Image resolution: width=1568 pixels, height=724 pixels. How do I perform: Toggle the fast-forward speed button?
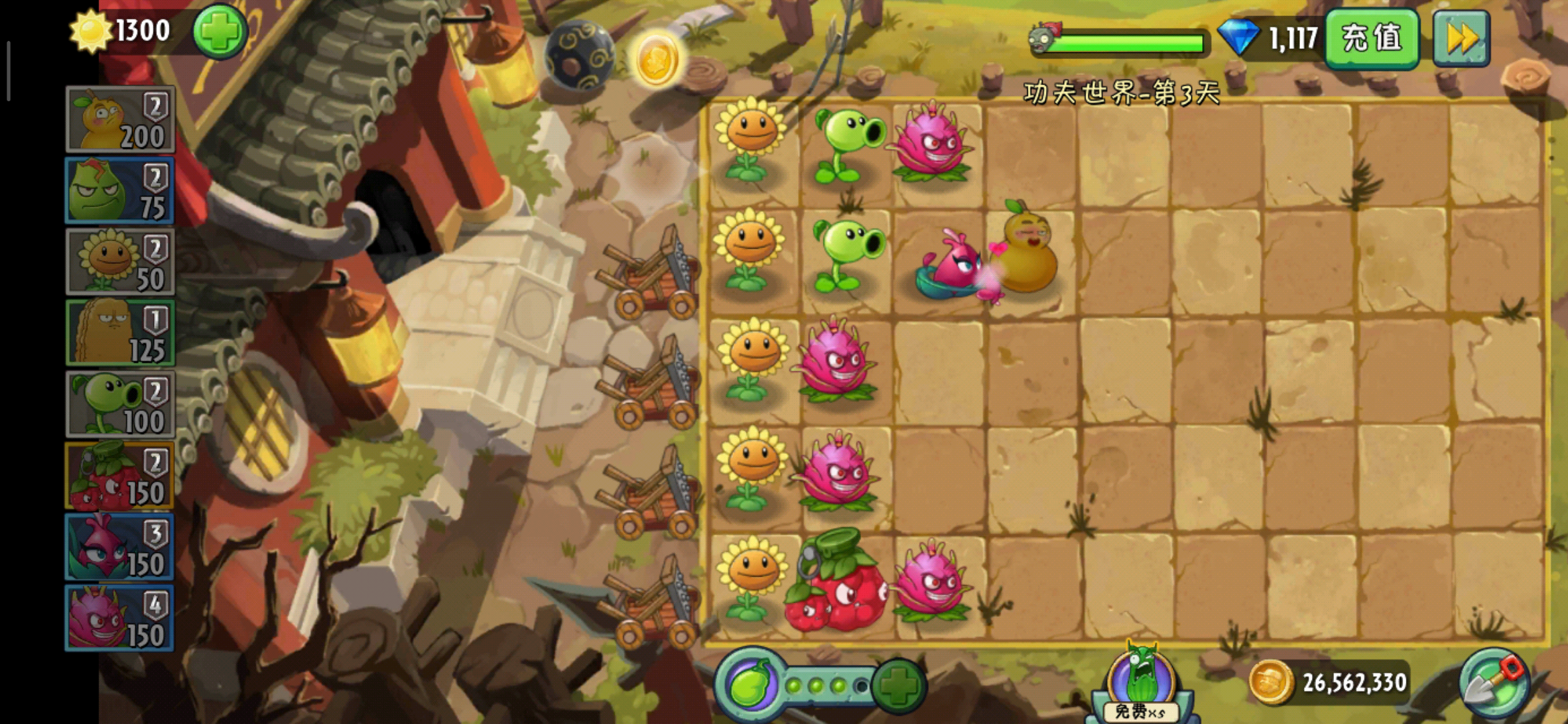point(1461,38)
